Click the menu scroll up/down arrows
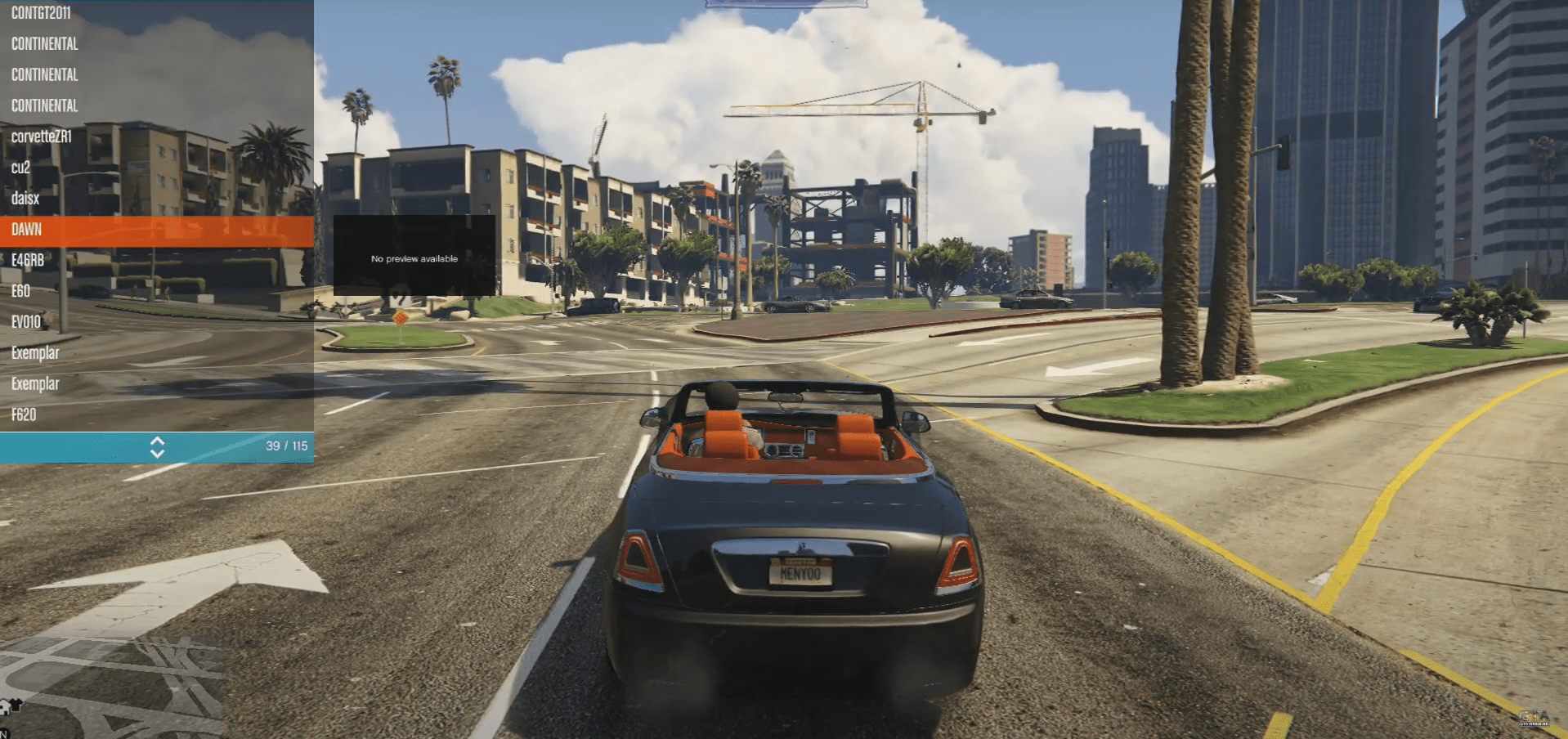 (157, 446)
